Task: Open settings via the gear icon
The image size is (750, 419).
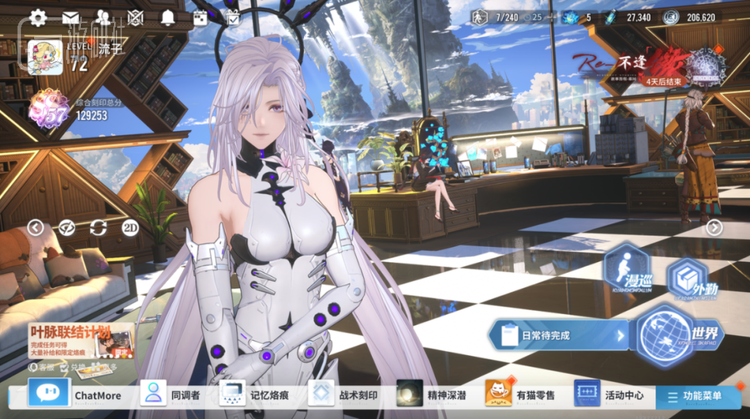Action: tap(38, 17)
